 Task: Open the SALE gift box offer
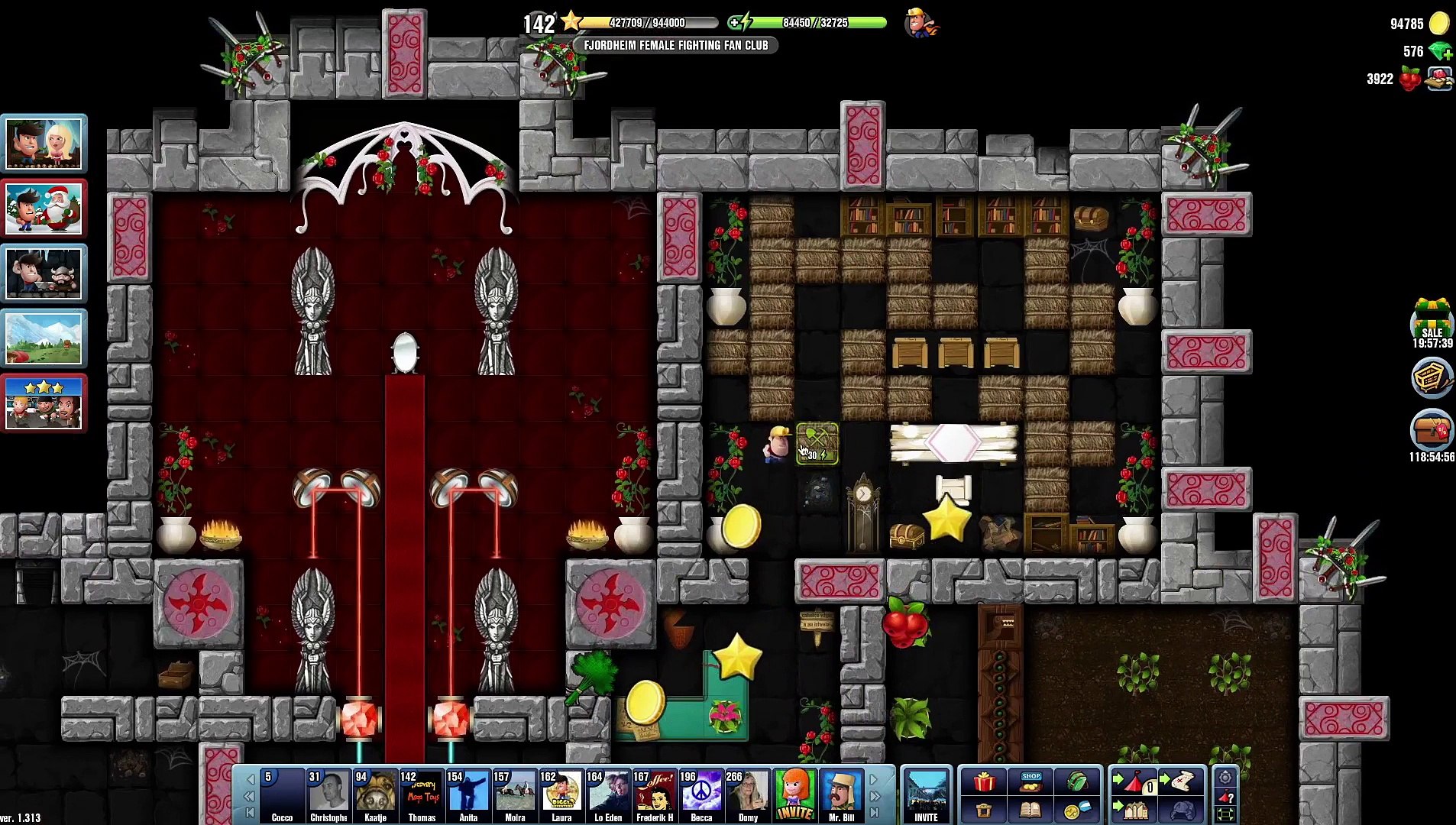coord(1432,322)
